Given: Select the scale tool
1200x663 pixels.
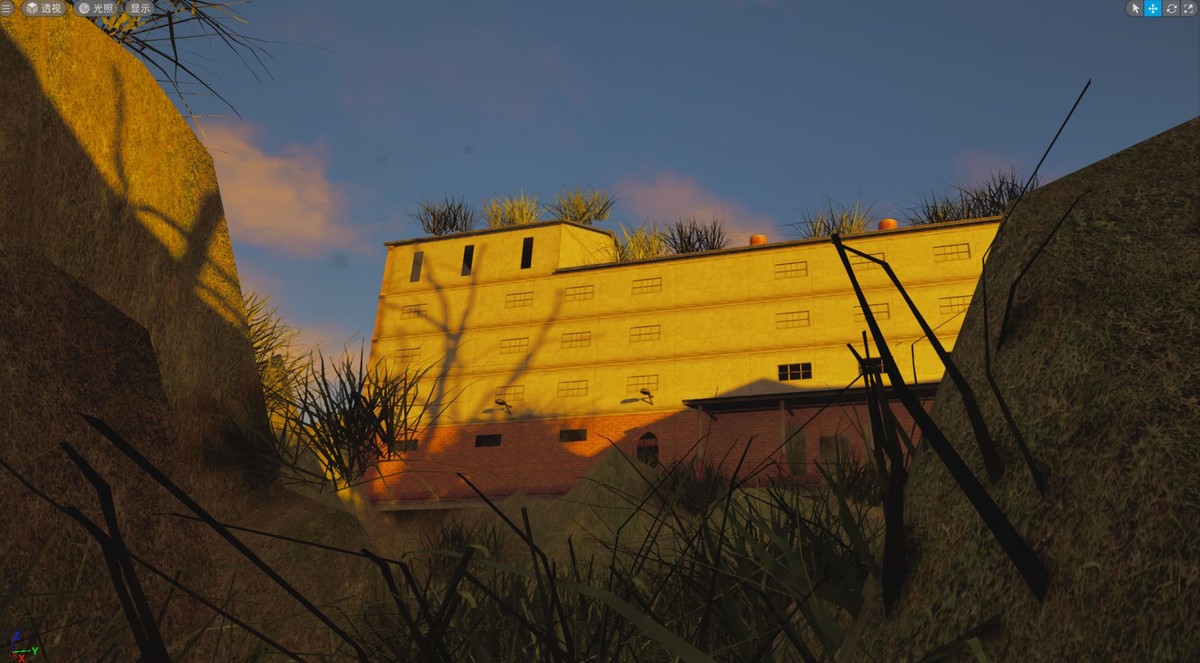Looking at the screenshot, I should 1189,8.
